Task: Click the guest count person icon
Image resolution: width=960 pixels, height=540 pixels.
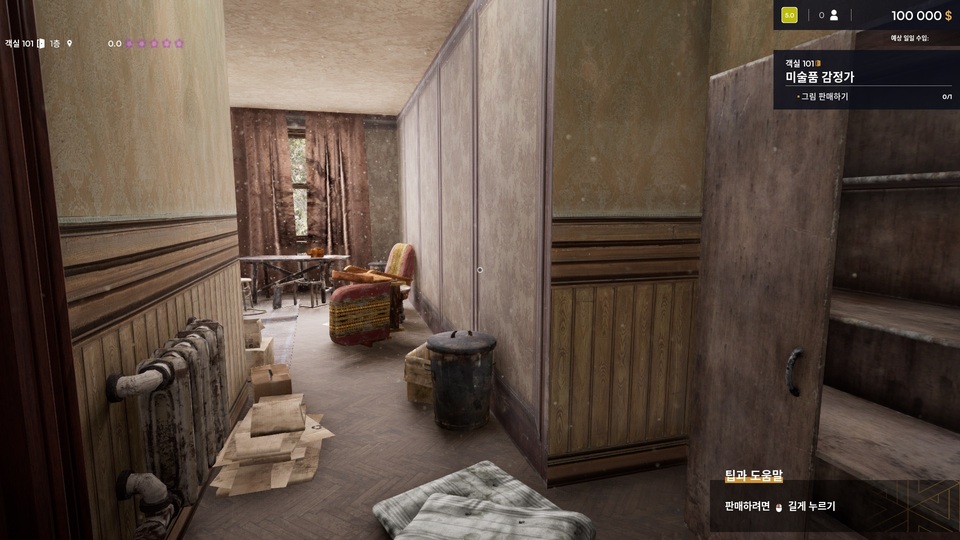Action: click(833, 15)
